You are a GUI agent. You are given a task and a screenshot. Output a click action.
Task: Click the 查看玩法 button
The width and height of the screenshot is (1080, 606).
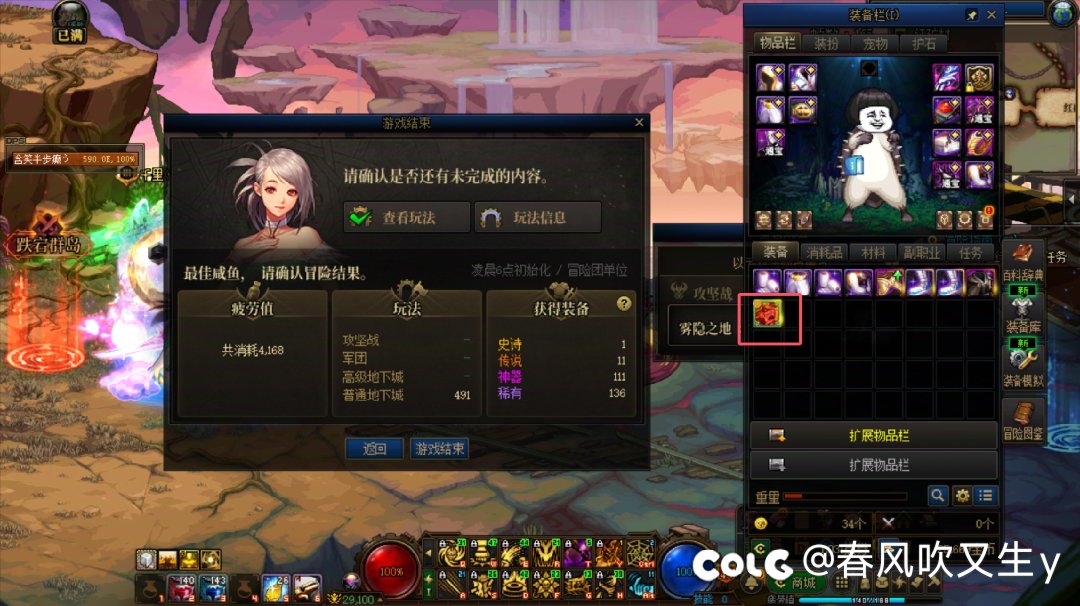pos(406,217)
